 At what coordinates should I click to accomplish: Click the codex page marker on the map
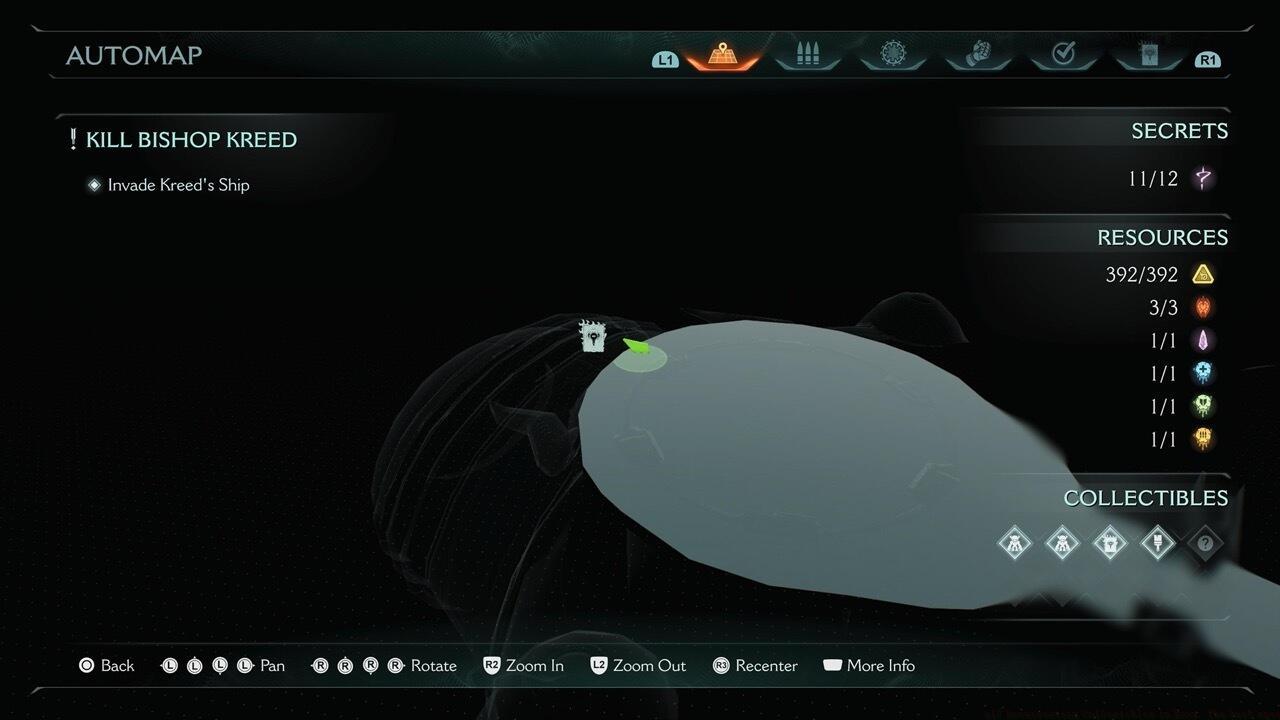(594, 336)
